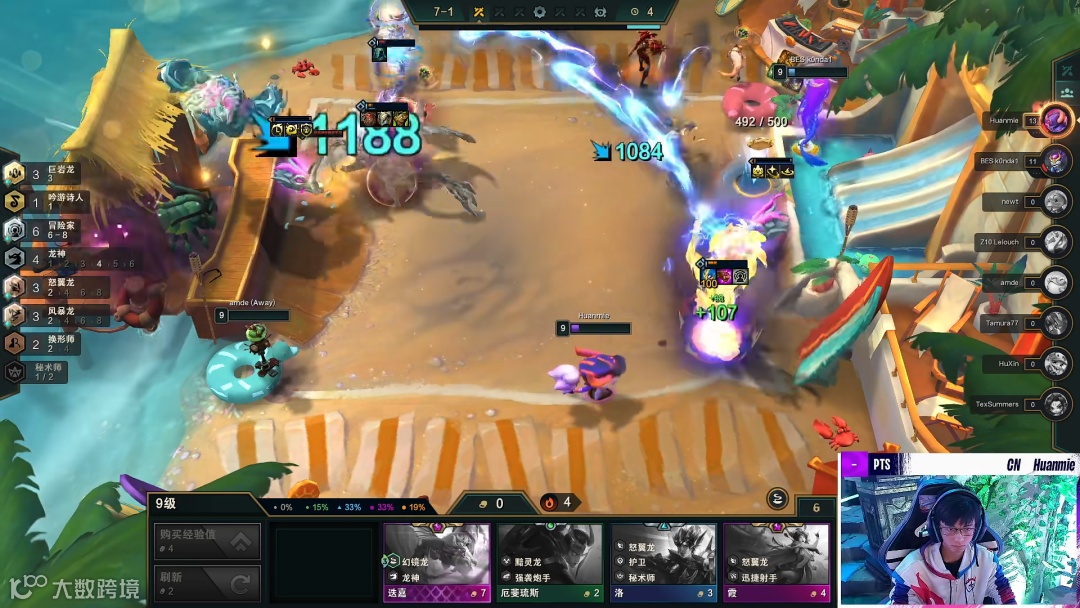Buy the 霞 champion card

[776, 562]
